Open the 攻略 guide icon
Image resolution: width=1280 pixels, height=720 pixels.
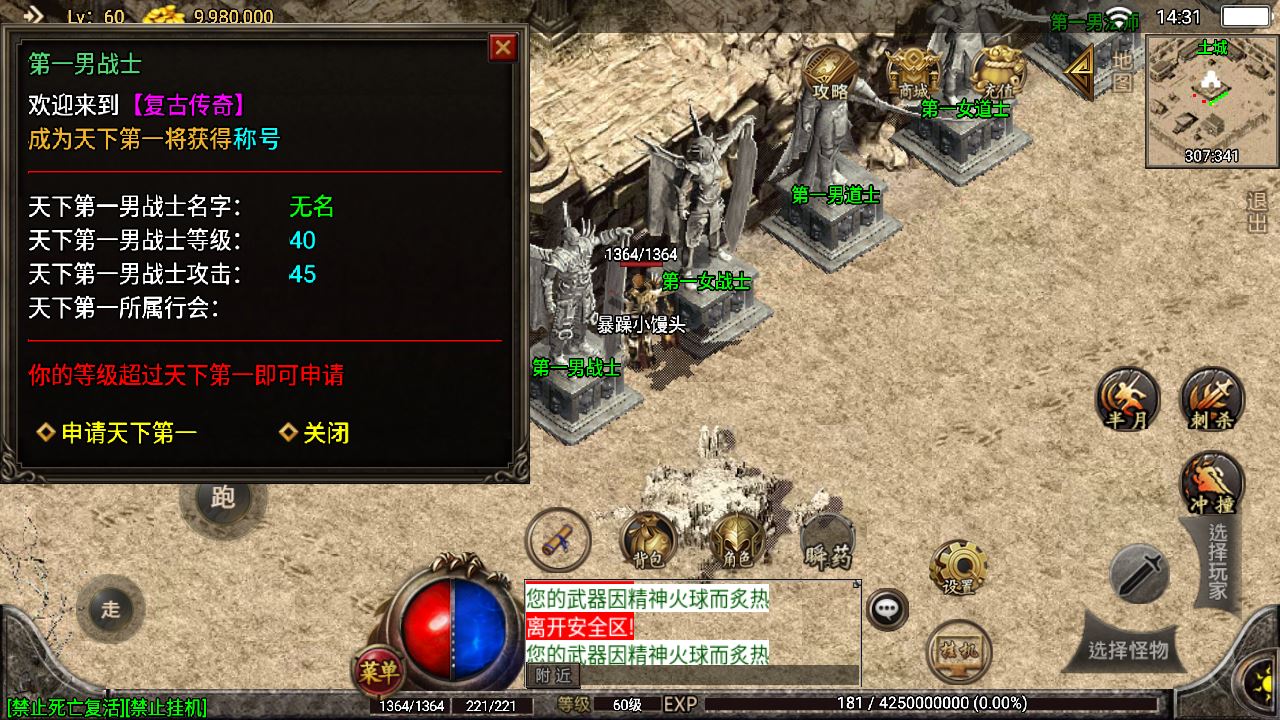coord(830,73)
